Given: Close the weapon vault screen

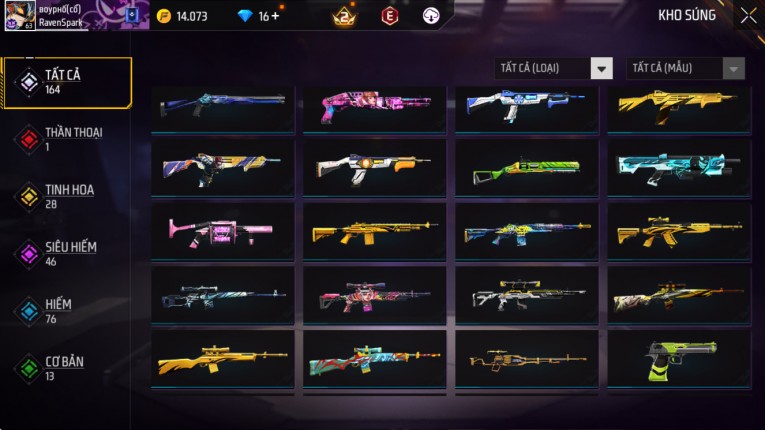Looking at the screenshot, I should (748, 15).
